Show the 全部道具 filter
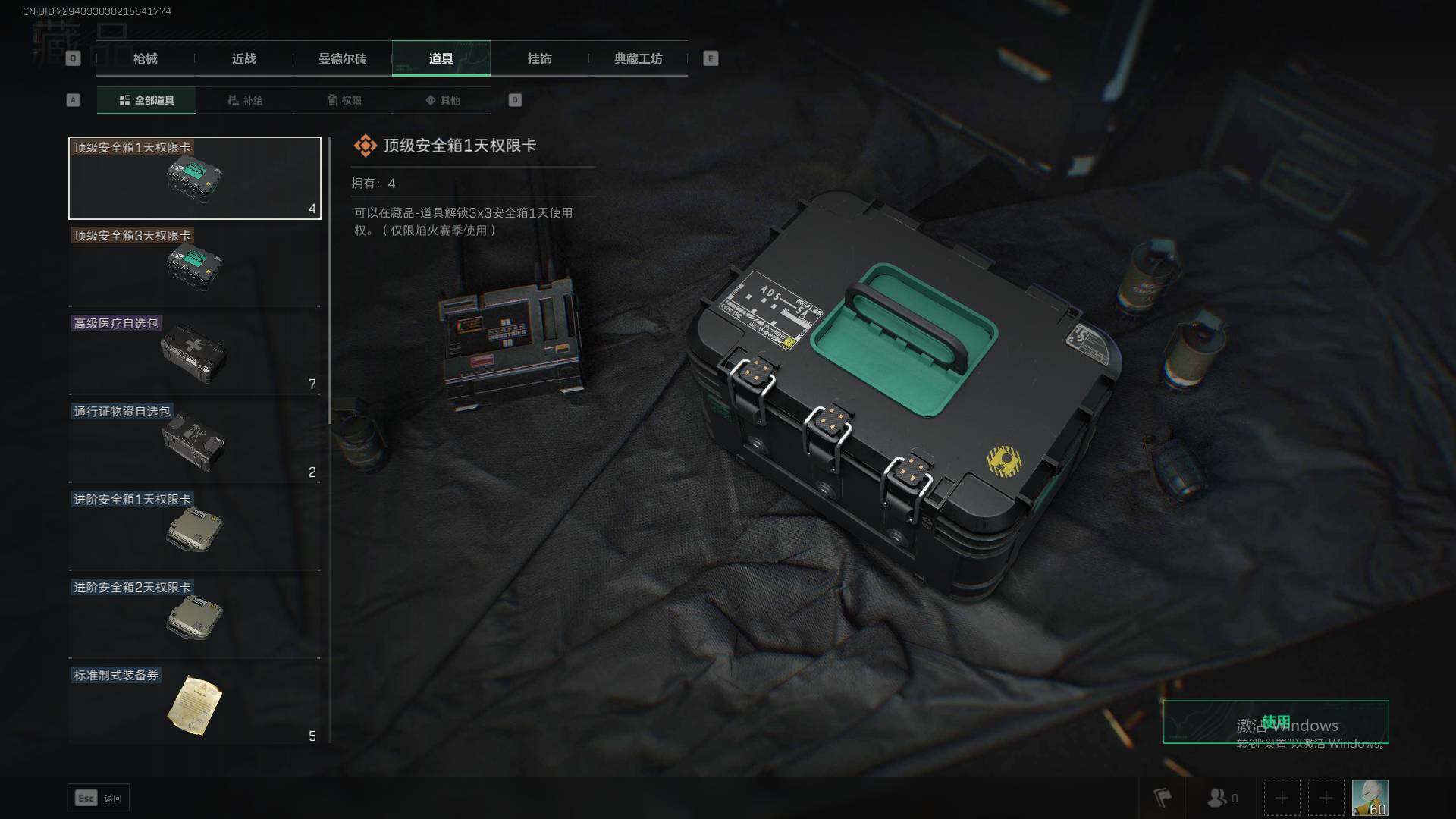 click(x=146, y=100)
